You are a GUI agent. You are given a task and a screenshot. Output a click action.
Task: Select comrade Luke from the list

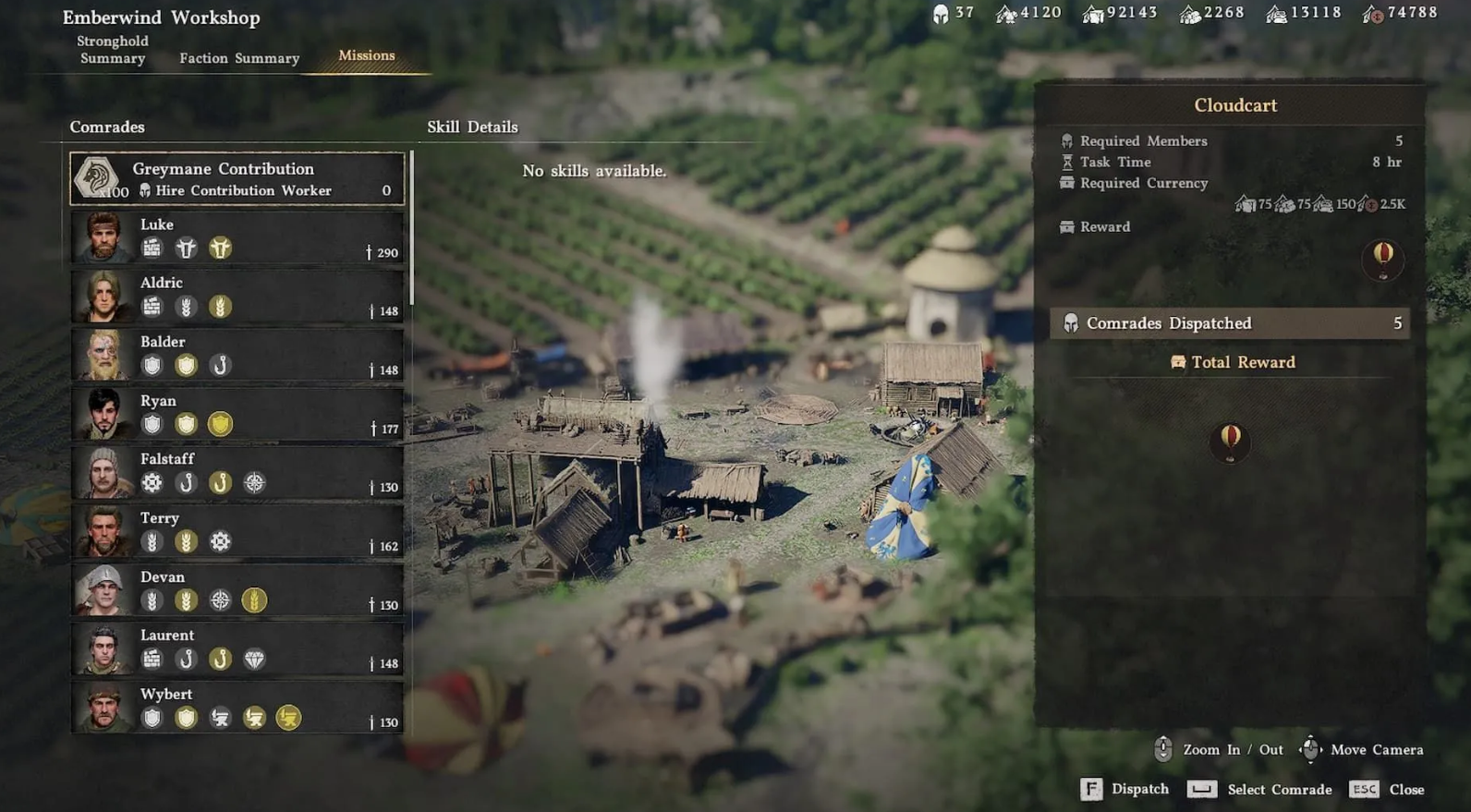coord(237,237)
